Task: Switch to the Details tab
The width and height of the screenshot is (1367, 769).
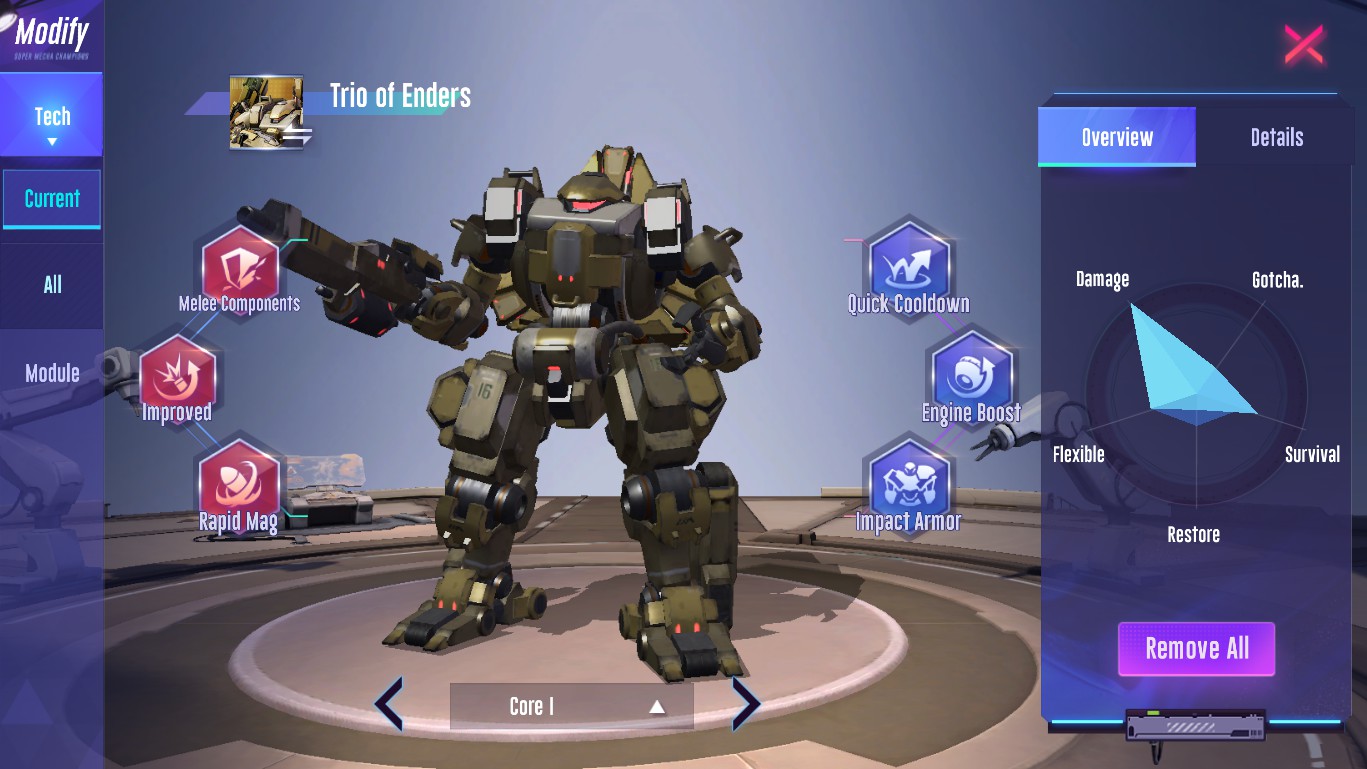Action: [1276, 137]
